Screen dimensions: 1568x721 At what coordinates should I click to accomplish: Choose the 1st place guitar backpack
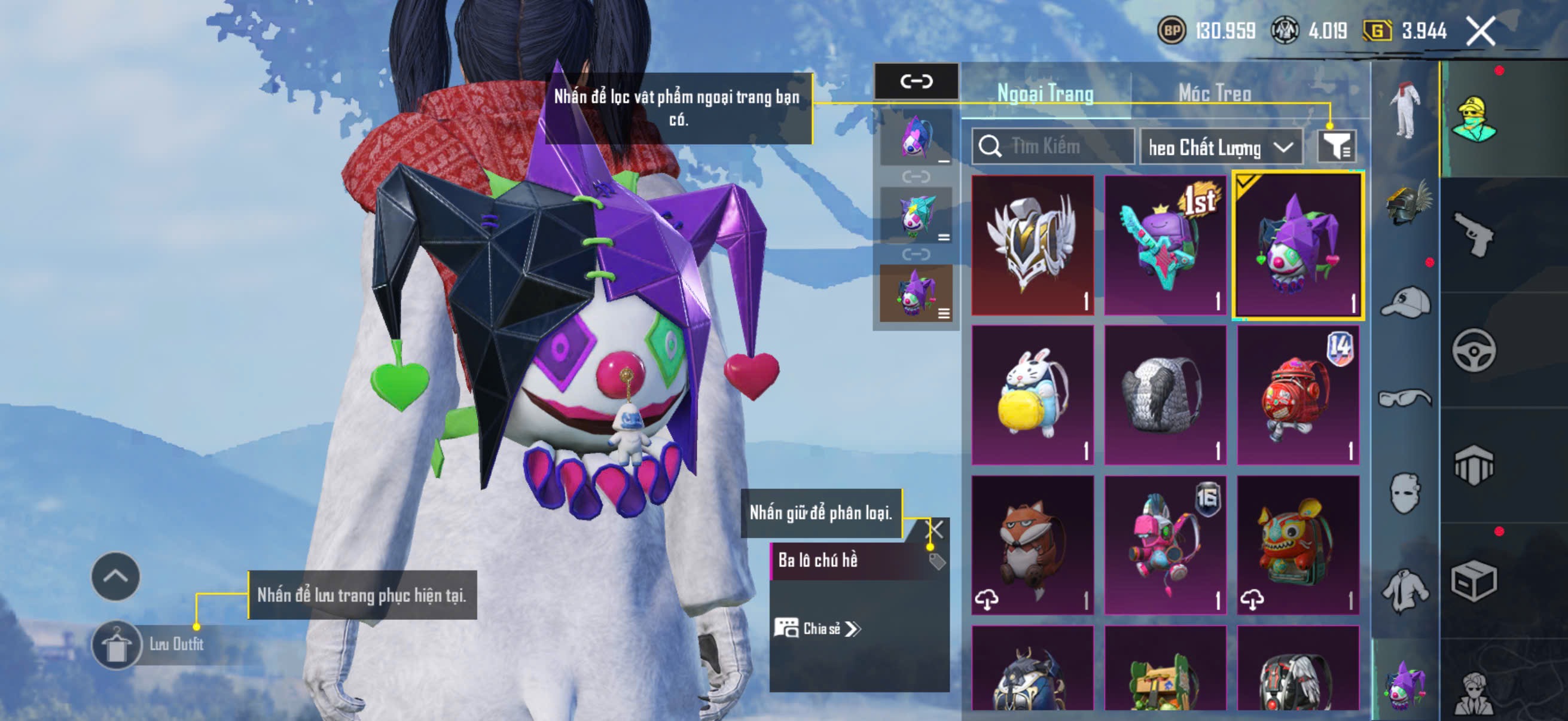[1165, 246]
